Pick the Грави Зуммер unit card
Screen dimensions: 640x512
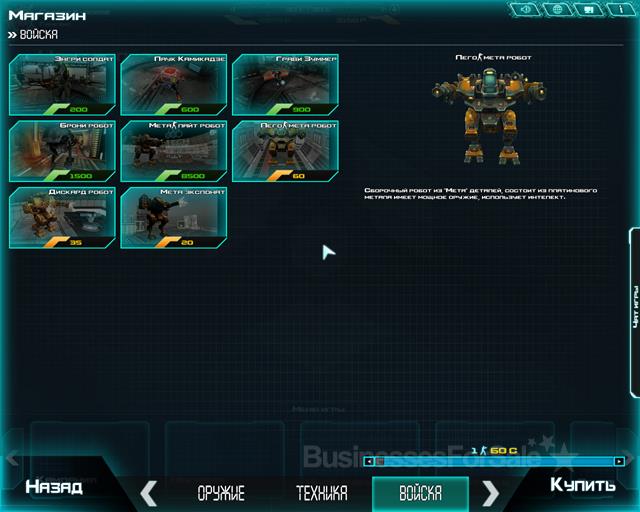285,84
